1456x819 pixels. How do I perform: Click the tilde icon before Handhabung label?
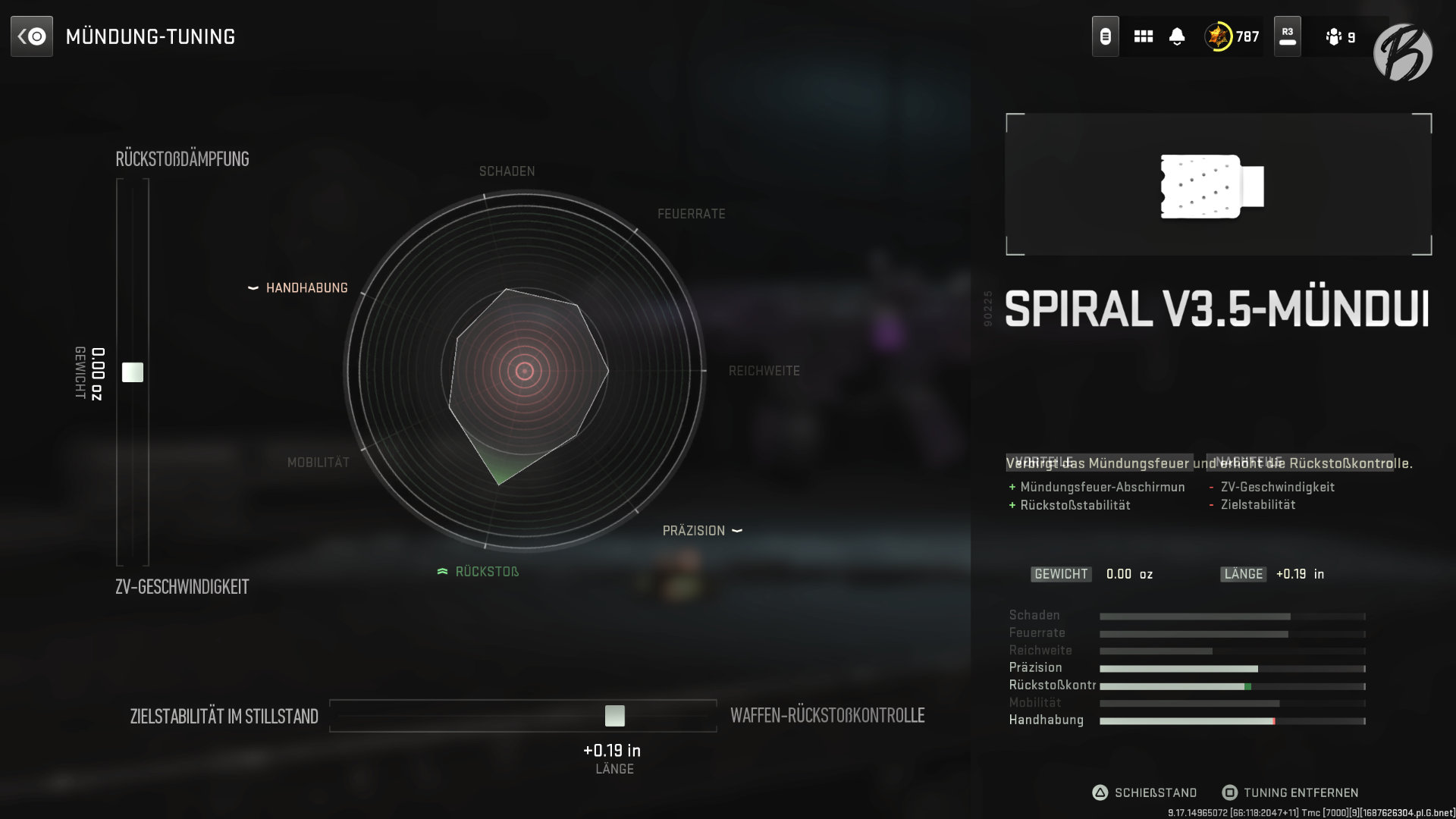254,287
